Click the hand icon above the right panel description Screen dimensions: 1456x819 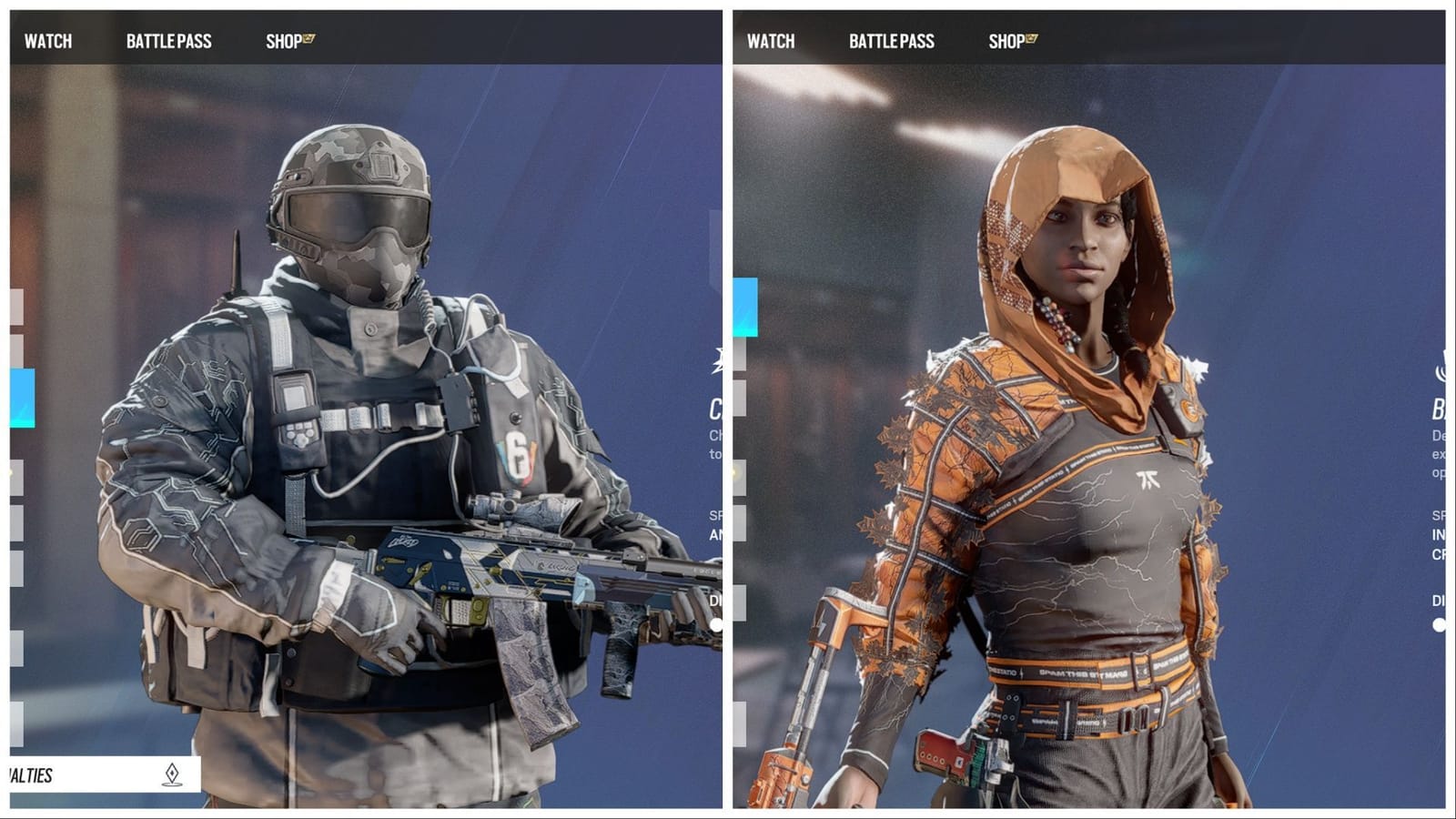tap(1440, 365)
